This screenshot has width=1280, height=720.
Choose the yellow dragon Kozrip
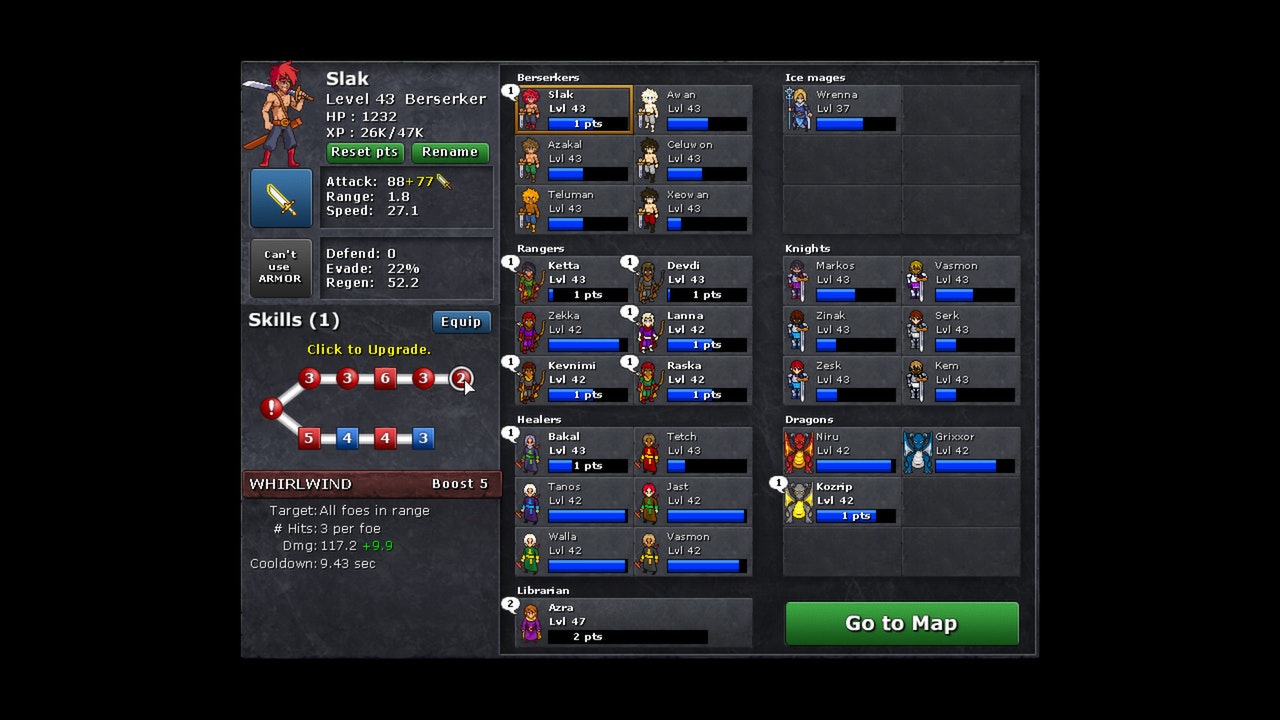click(842, 501)
